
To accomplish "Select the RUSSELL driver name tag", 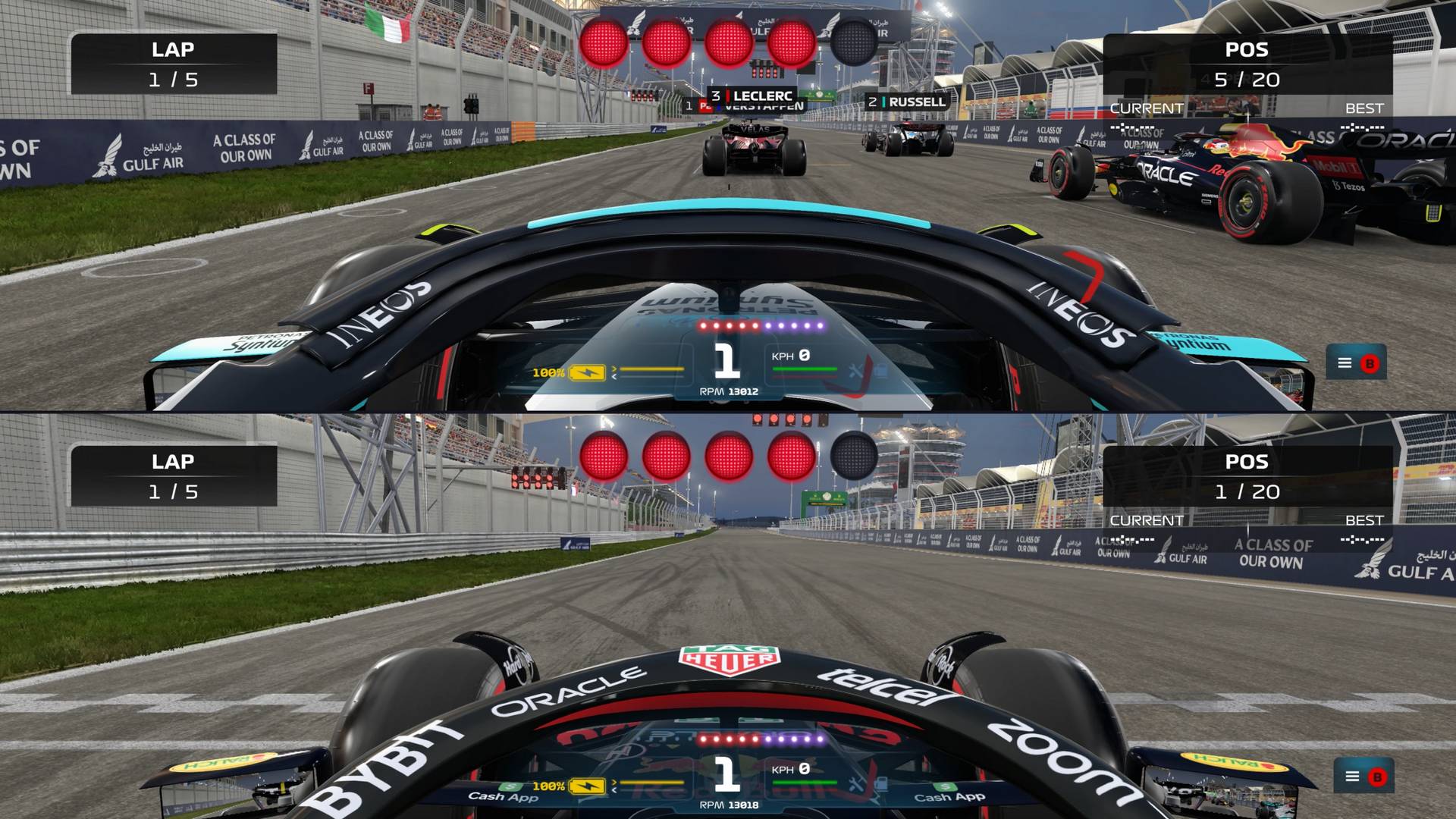I will pyautogui.click(x=907, y=101).
